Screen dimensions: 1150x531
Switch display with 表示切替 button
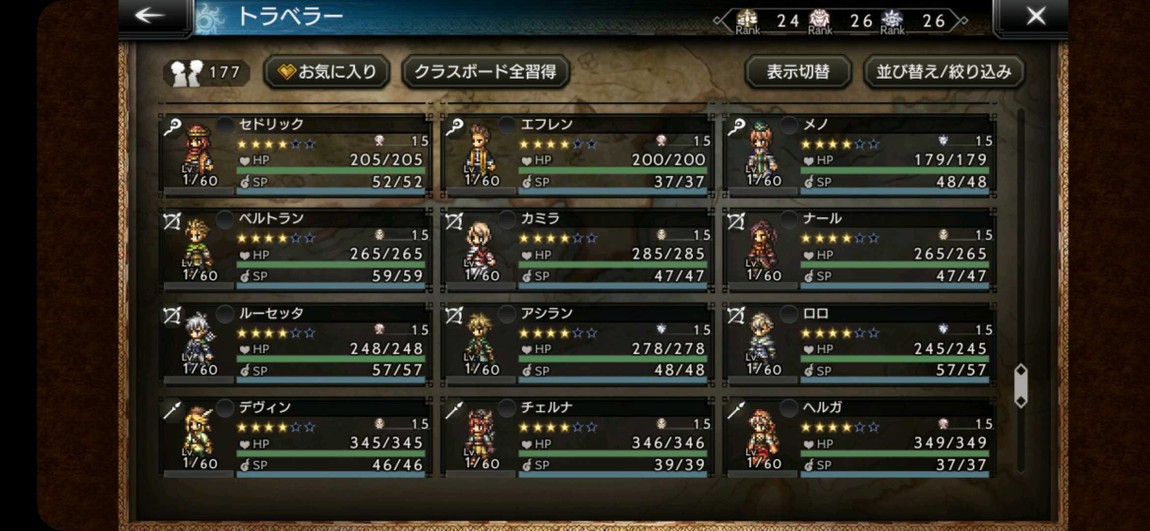(x=798, y=72)
